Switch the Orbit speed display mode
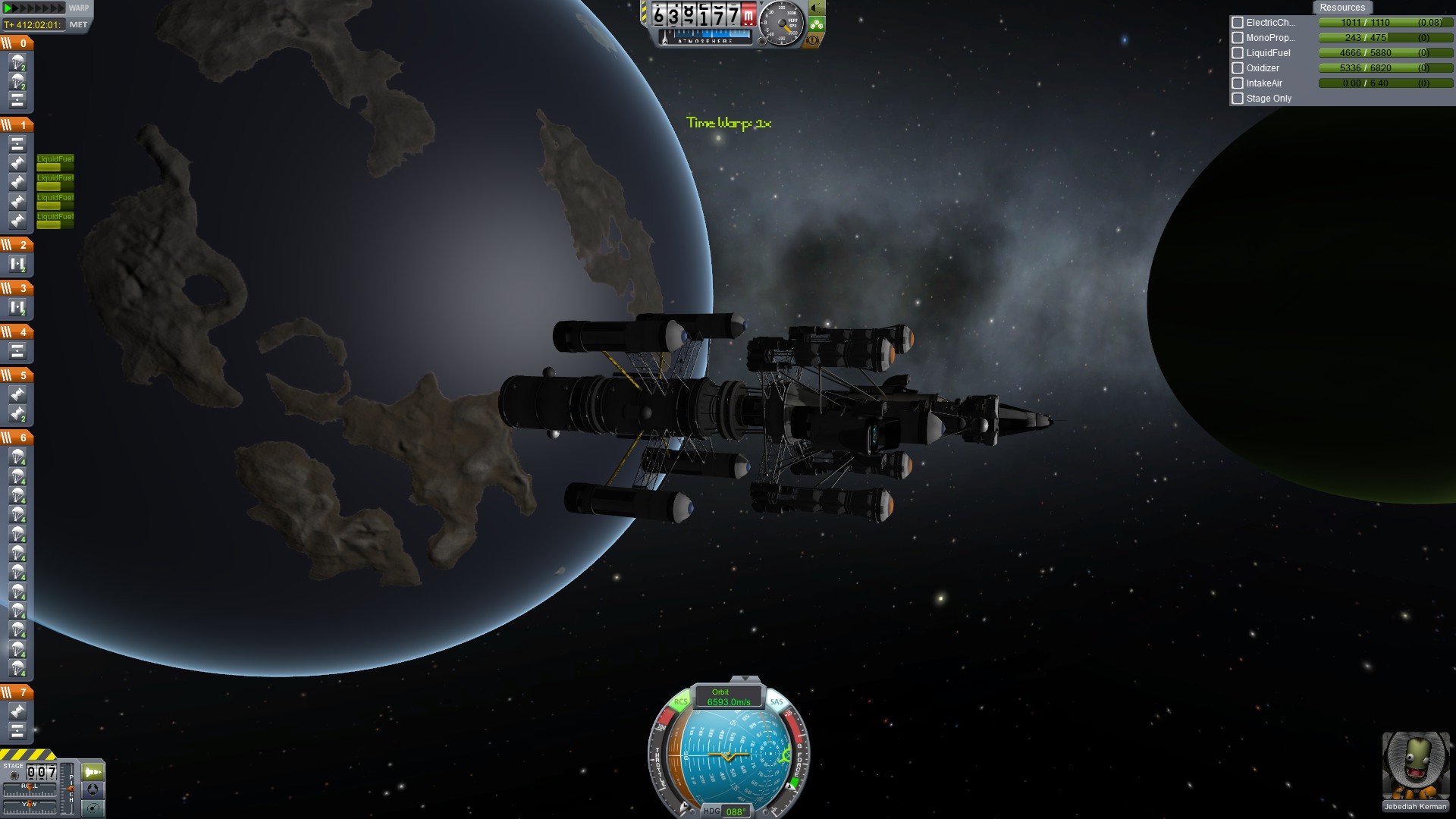The image size is (1456, 819). (x=728, y=697)
